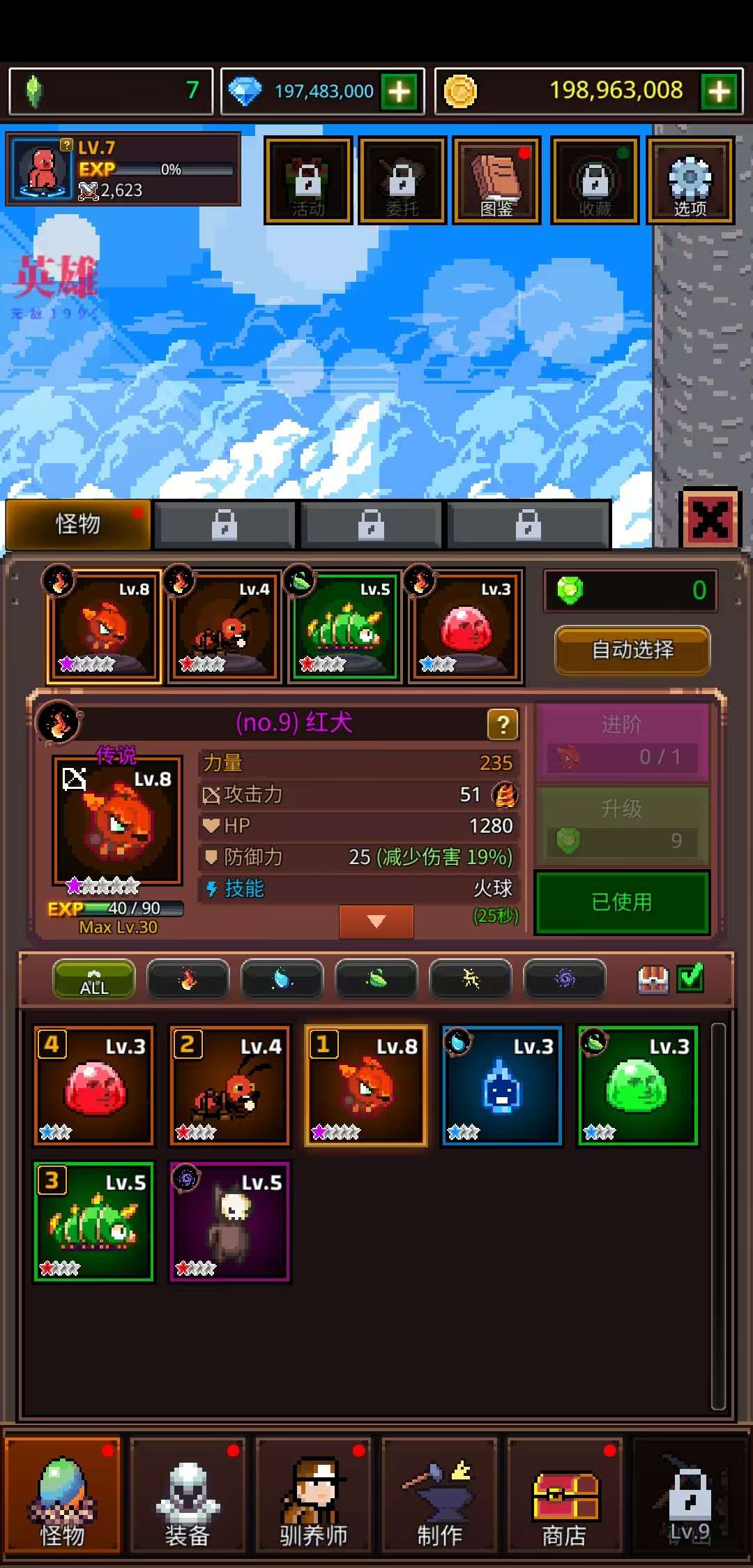Viewport: 753px width, 1568px height.
Task: Open the 商店 shop tab
Action: pyautogui.click(x=564, y=1494)
